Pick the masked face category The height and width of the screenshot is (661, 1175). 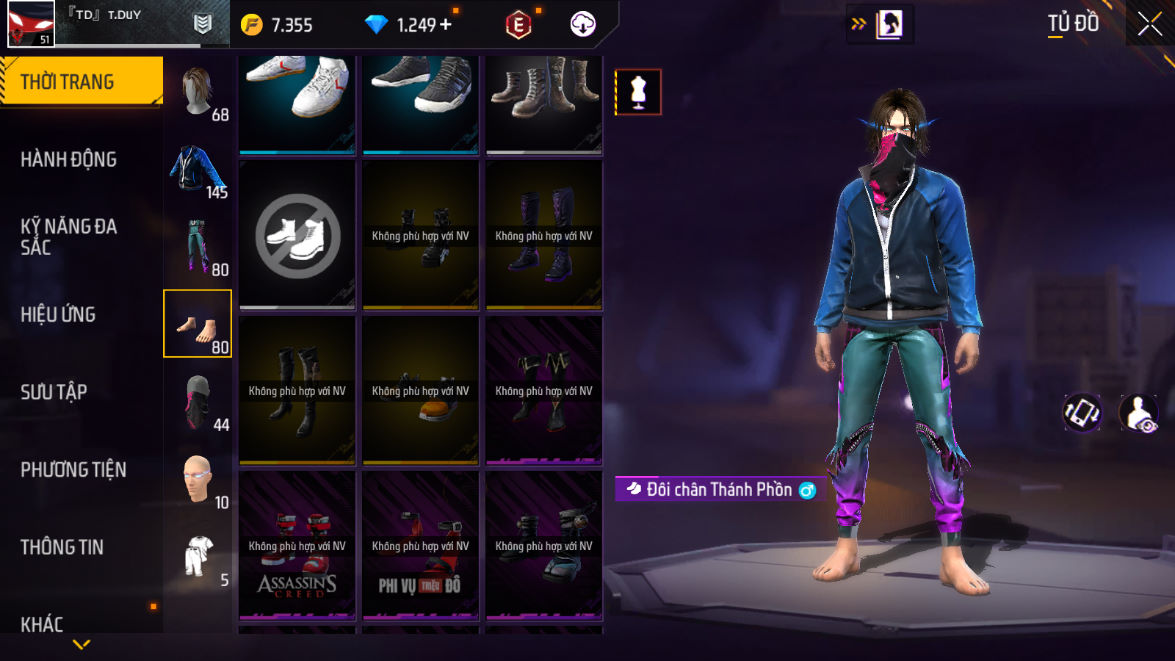click(x=198, y=401)
